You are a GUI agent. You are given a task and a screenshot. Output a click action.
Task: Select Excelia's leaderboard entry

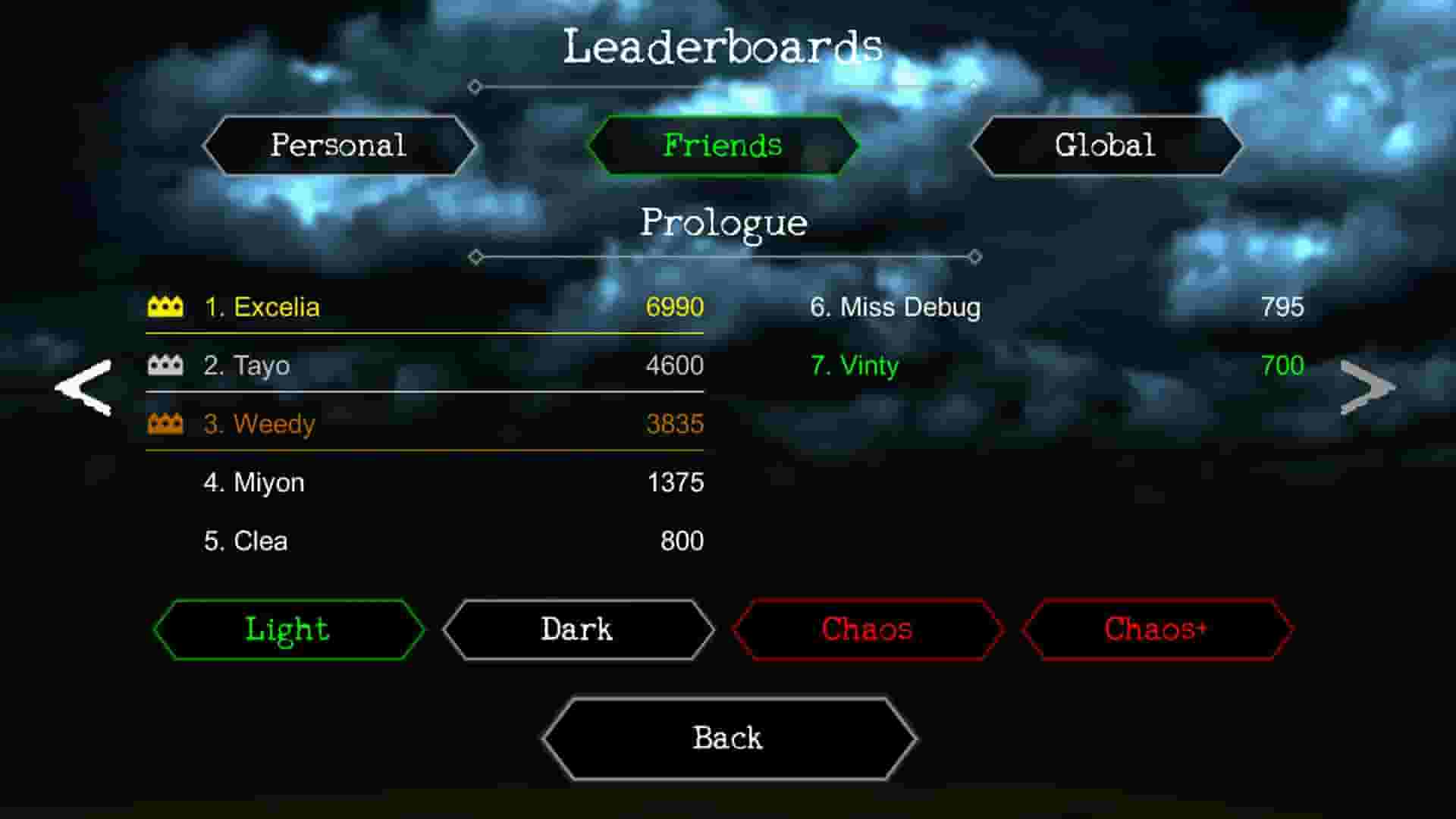425,307
